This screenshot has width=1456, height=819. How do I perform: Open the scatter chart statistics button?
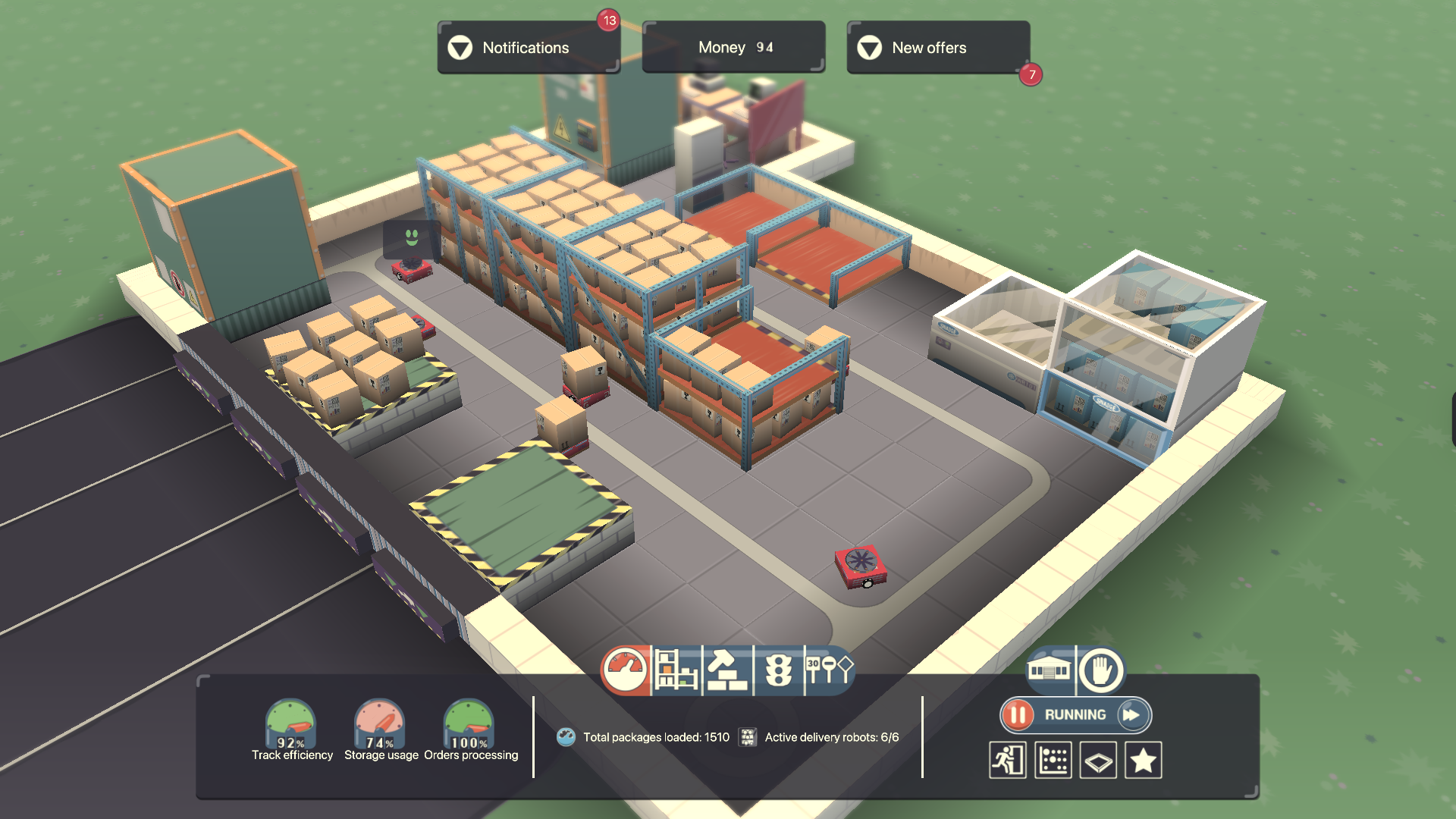click(1053, 760)
